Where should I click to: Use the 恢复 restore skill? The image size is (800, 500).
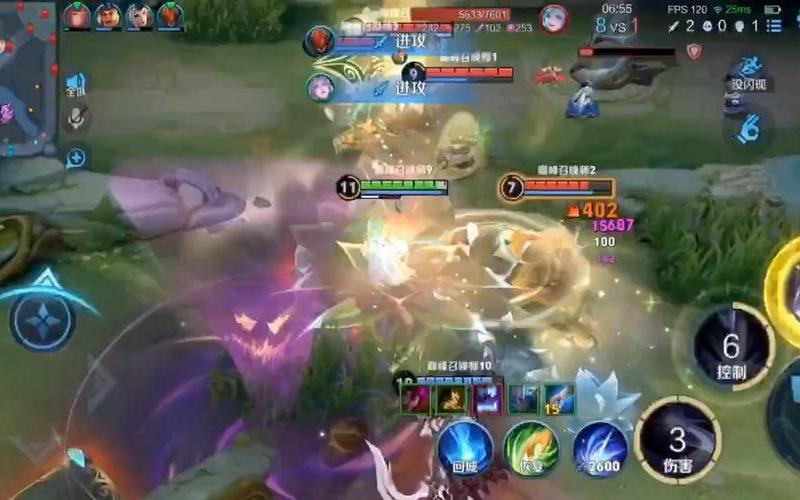[531, 447]
